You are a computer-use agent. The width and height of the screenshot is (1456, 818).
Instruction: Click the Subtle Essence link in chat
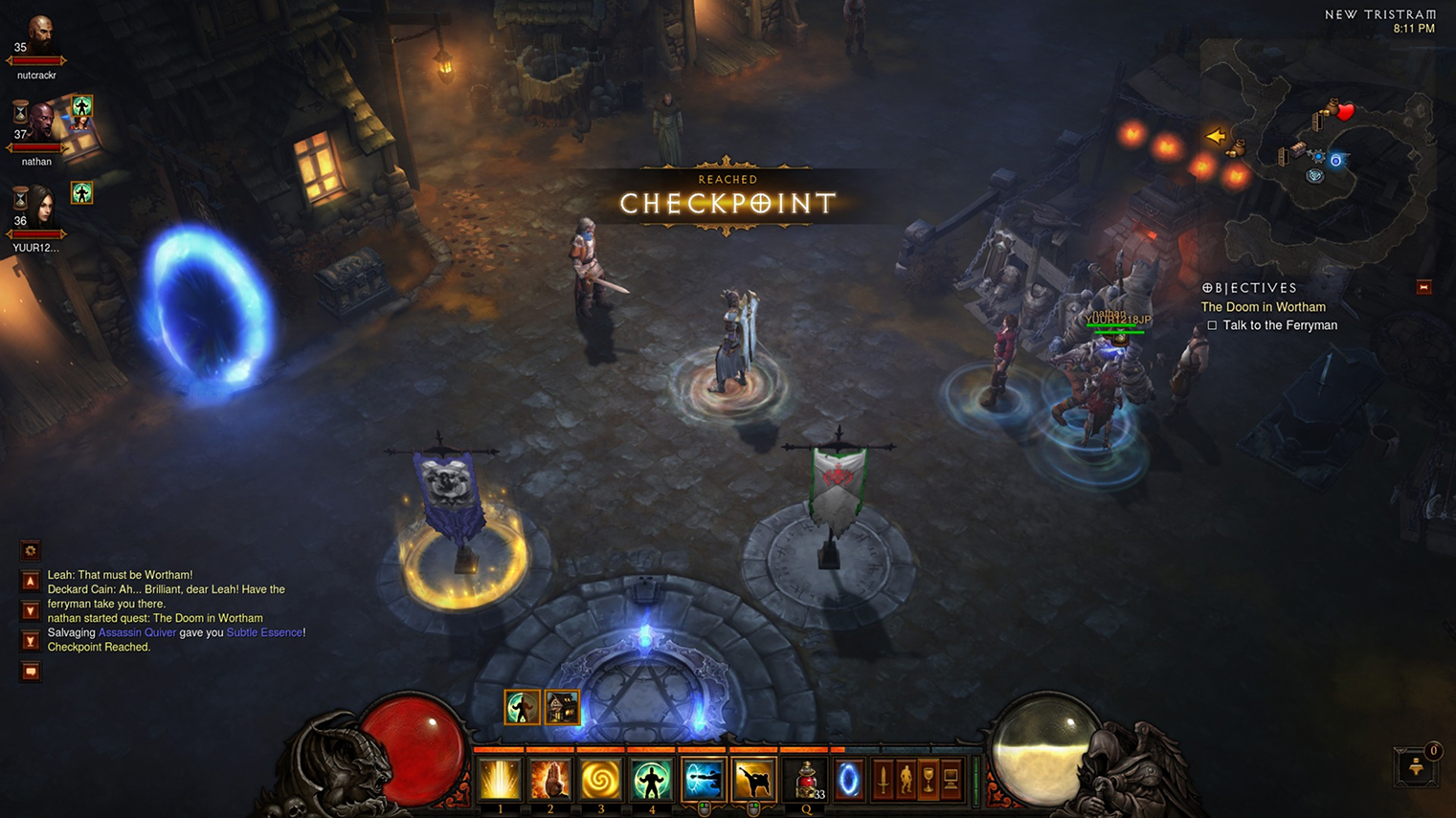tap(264, 632)
